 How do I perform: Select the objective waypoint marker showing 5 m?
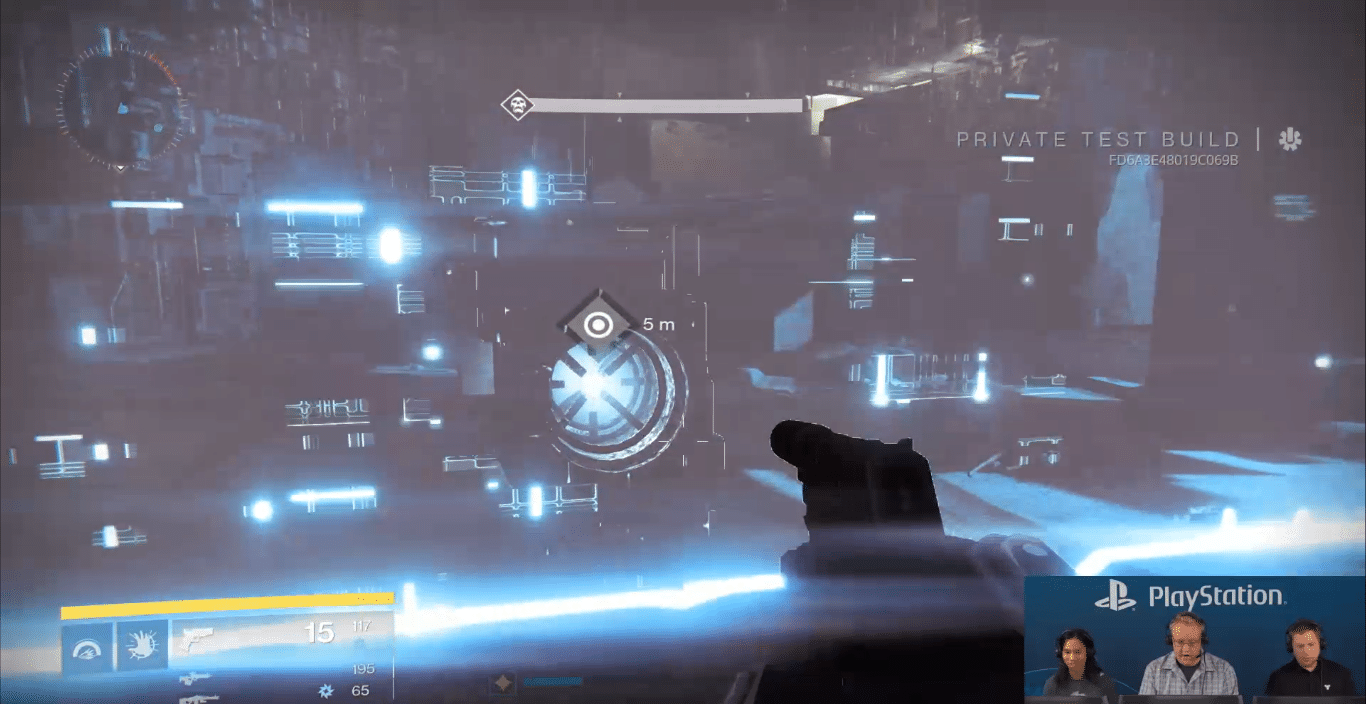pyautogui.click(x=599, y=324)
